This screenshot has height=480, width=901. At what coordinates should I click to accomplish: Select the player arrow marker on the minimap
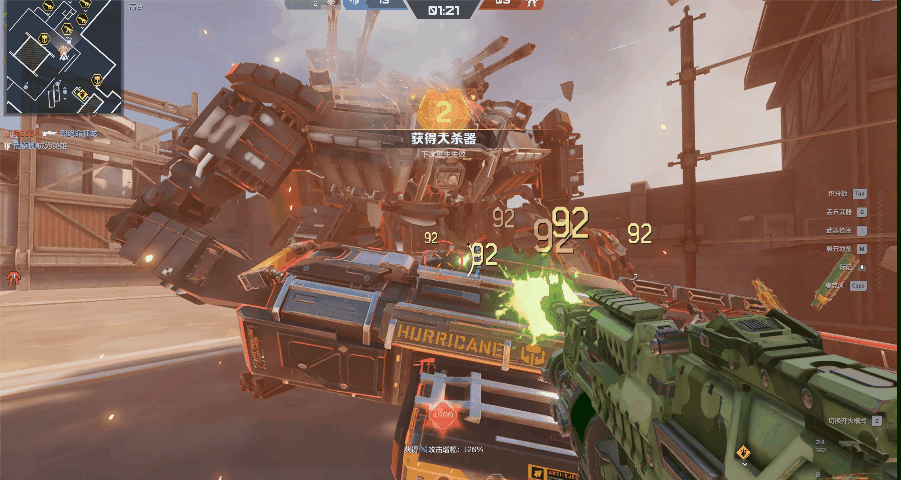tap(62, 55)
